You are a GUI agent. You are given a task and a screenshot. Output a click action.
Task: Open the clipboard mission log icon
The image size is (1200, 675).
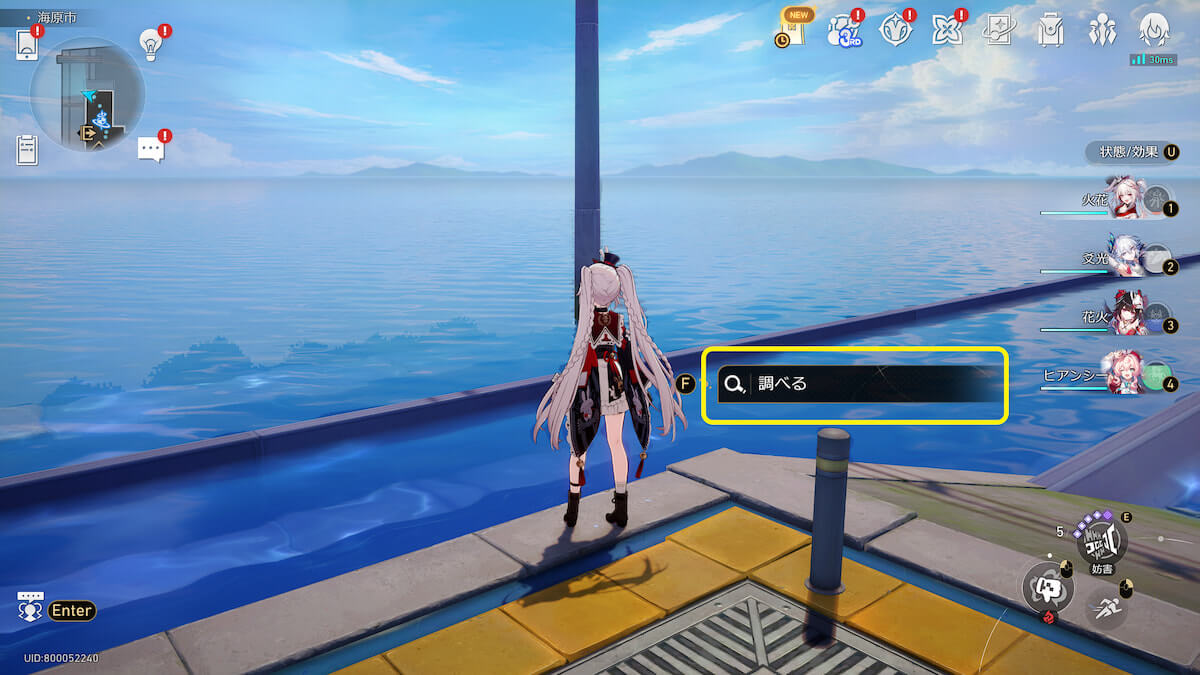point(27,149)
